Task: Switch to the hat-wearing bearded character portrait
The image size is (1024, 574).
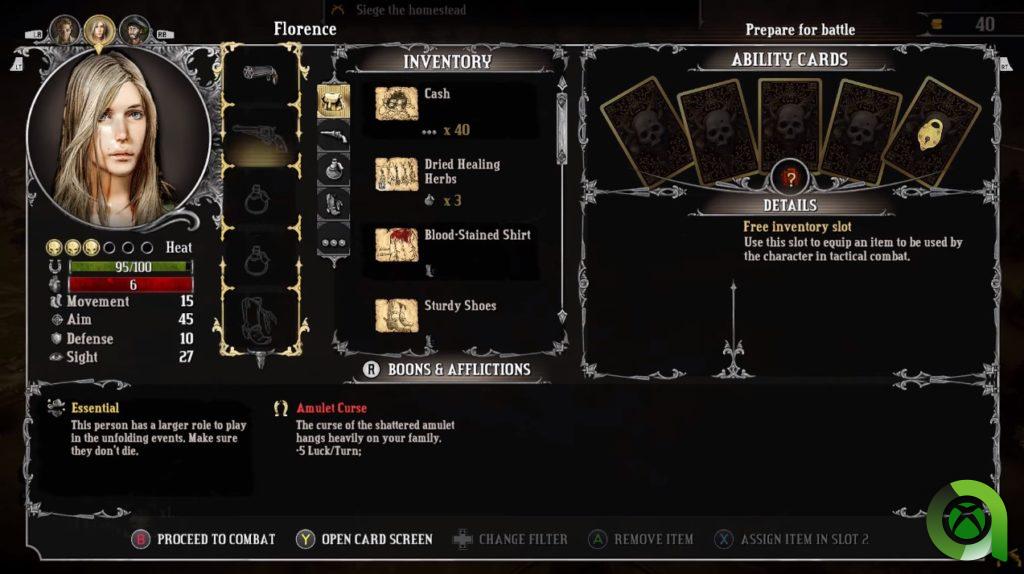Action: click(x=134, y=31)
